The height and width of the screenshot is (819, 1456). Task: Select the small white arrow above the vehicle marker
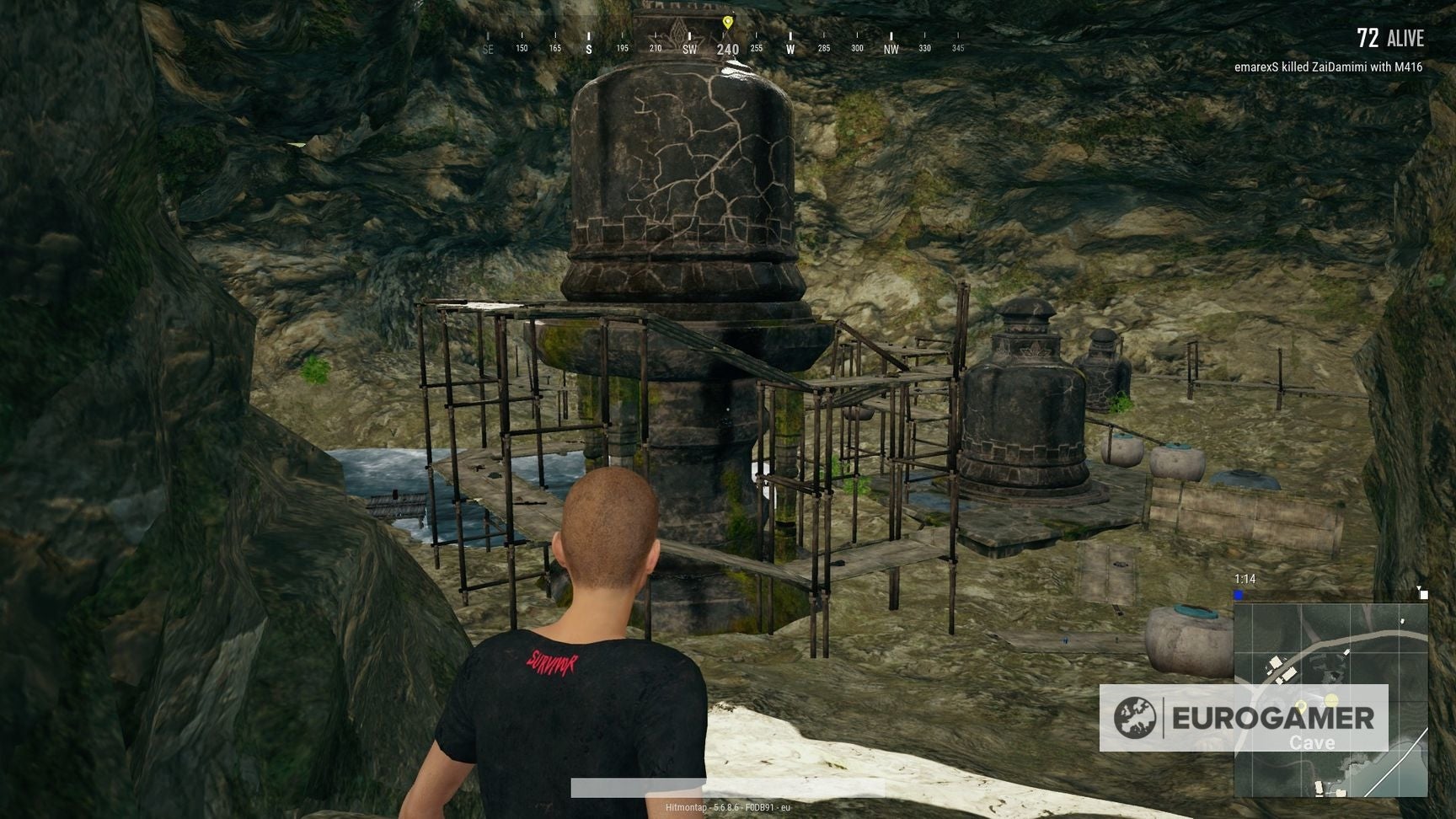(1419, 587)
